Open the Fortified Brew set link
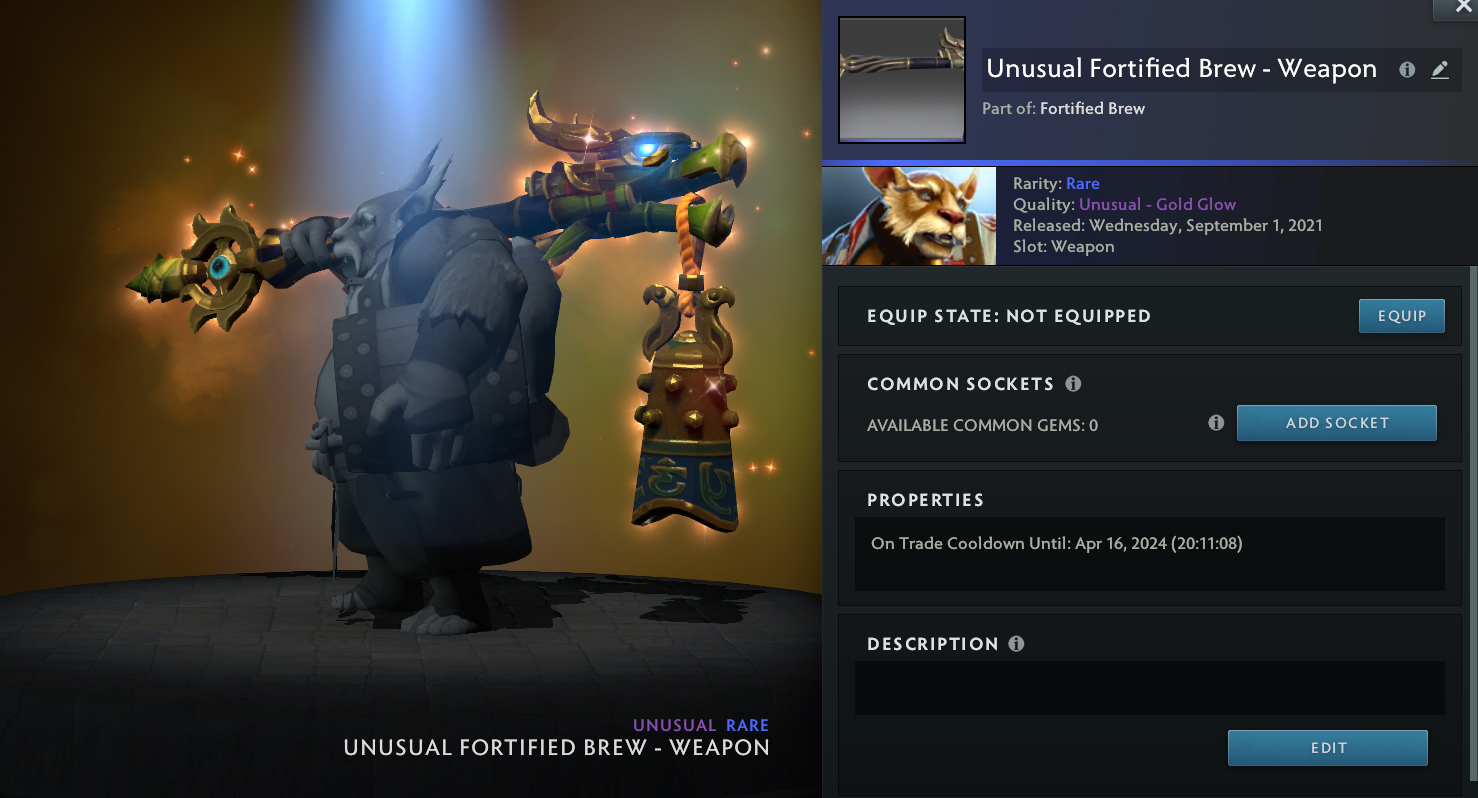Image resolution: width=1478 pixels, height=798 pixels. (x=1092, y=108)
